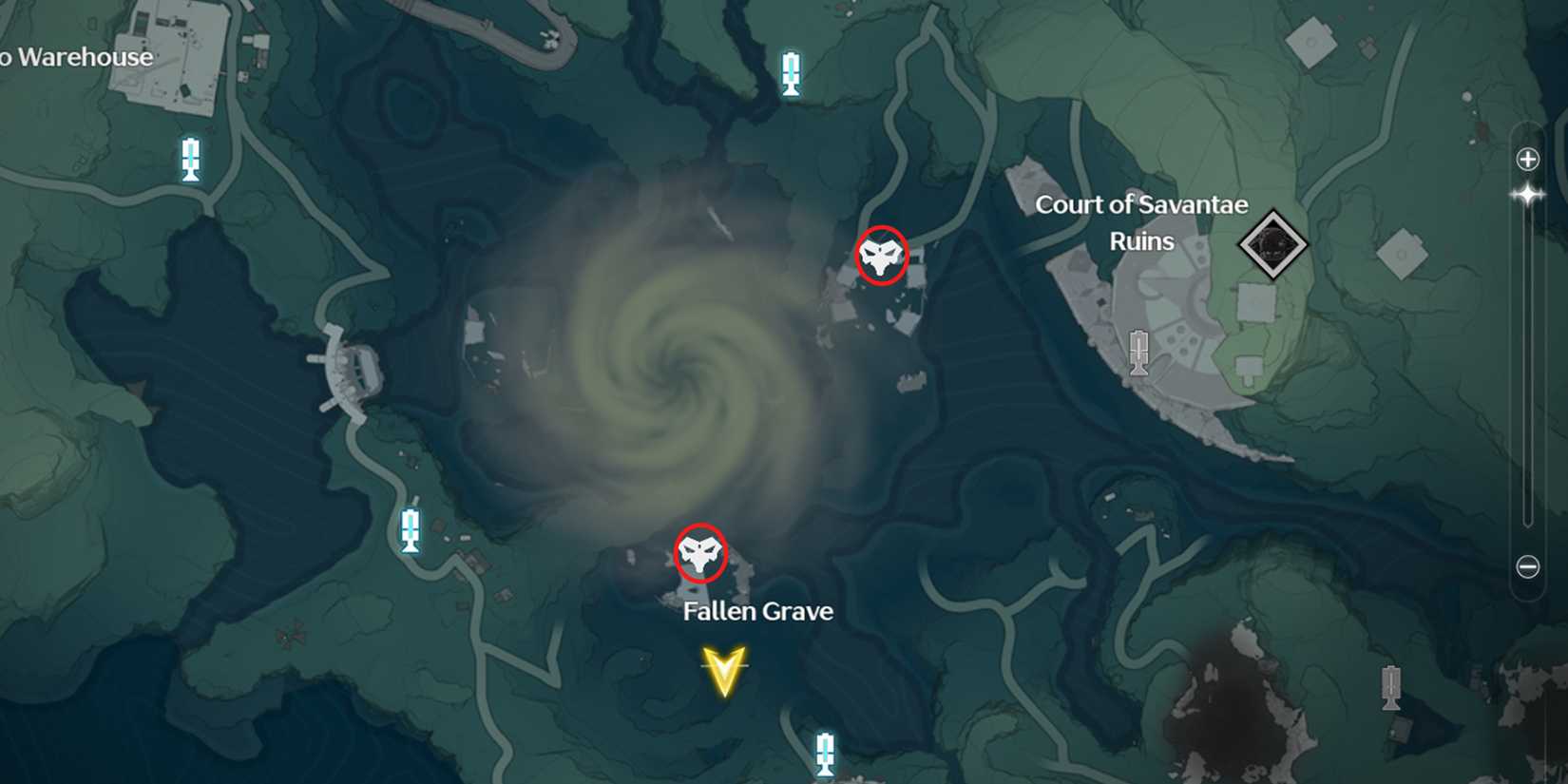Click the zoom out button
The width and height of the screenshot is (1568, 784).
tap(1528, 565)
